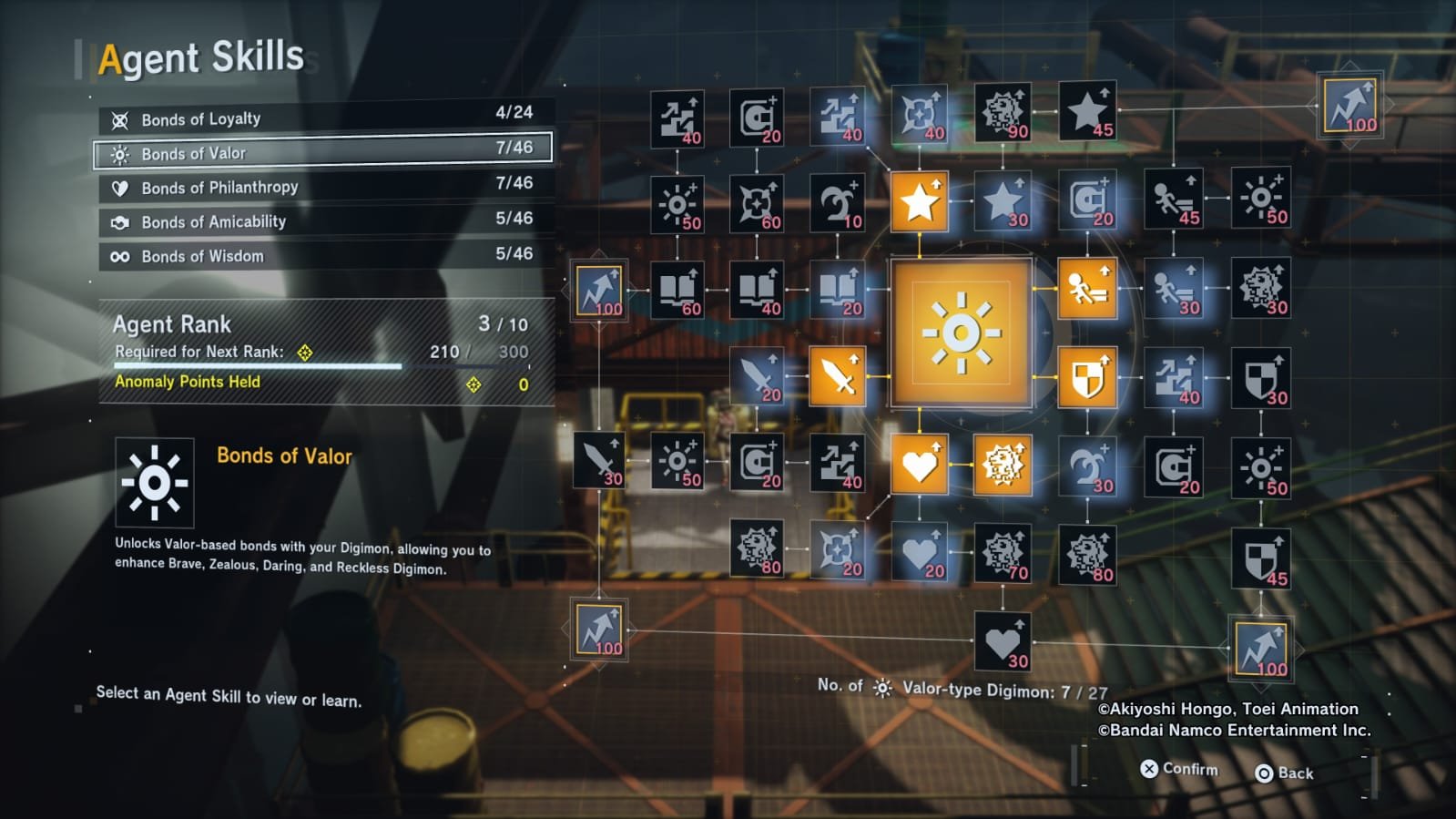Viewport: 1456px width, 819px height.
Task: Click the heart skill node costing 30
Action: (x=1002, y=641)
